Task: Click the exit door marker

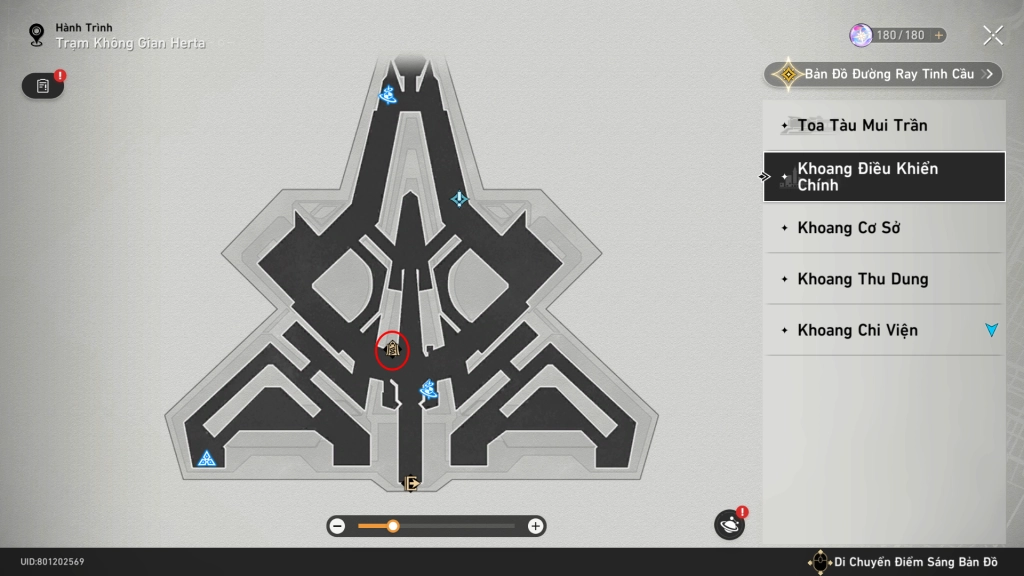Action: (x=411, y=484)
